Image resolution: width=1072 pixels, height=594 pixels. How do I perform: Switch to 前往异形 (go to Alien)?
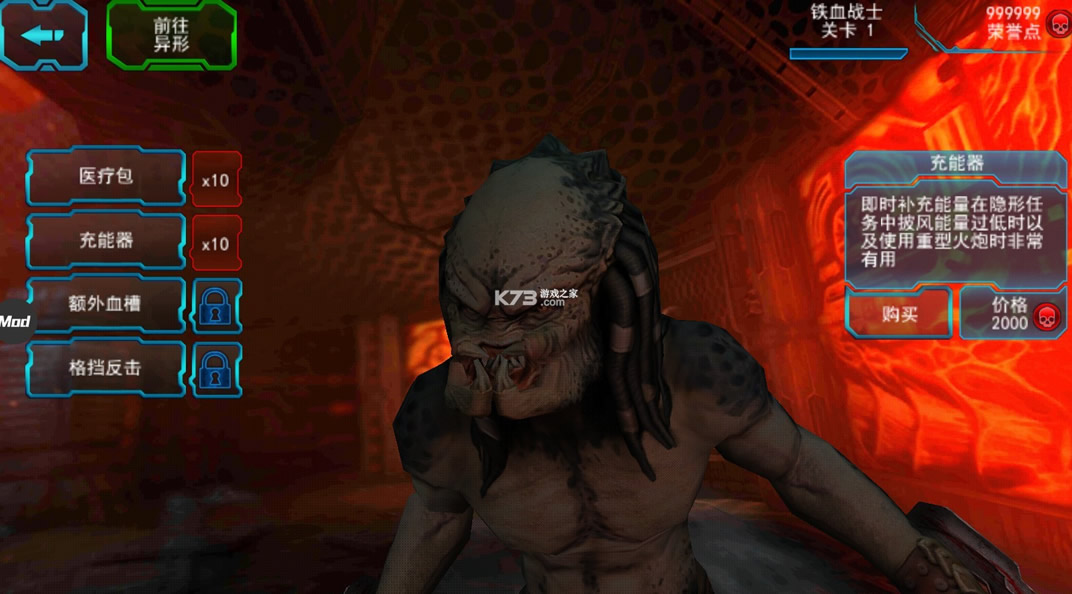171,36
